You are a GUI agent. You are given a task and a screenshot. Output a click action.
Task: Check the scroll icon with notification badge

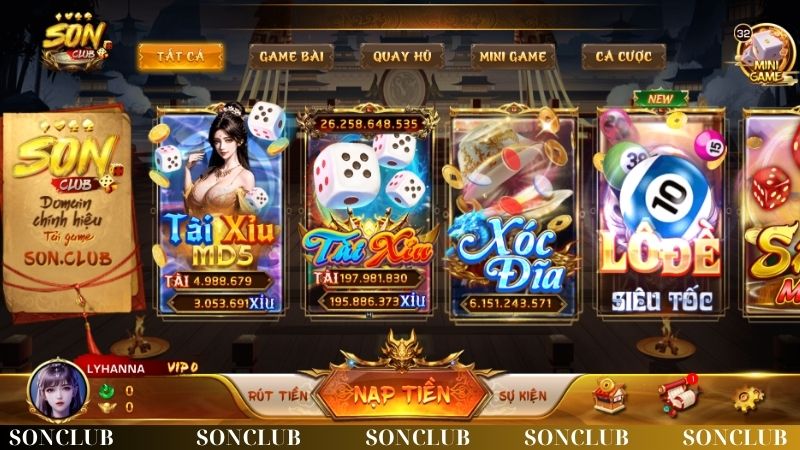(676, 395)
